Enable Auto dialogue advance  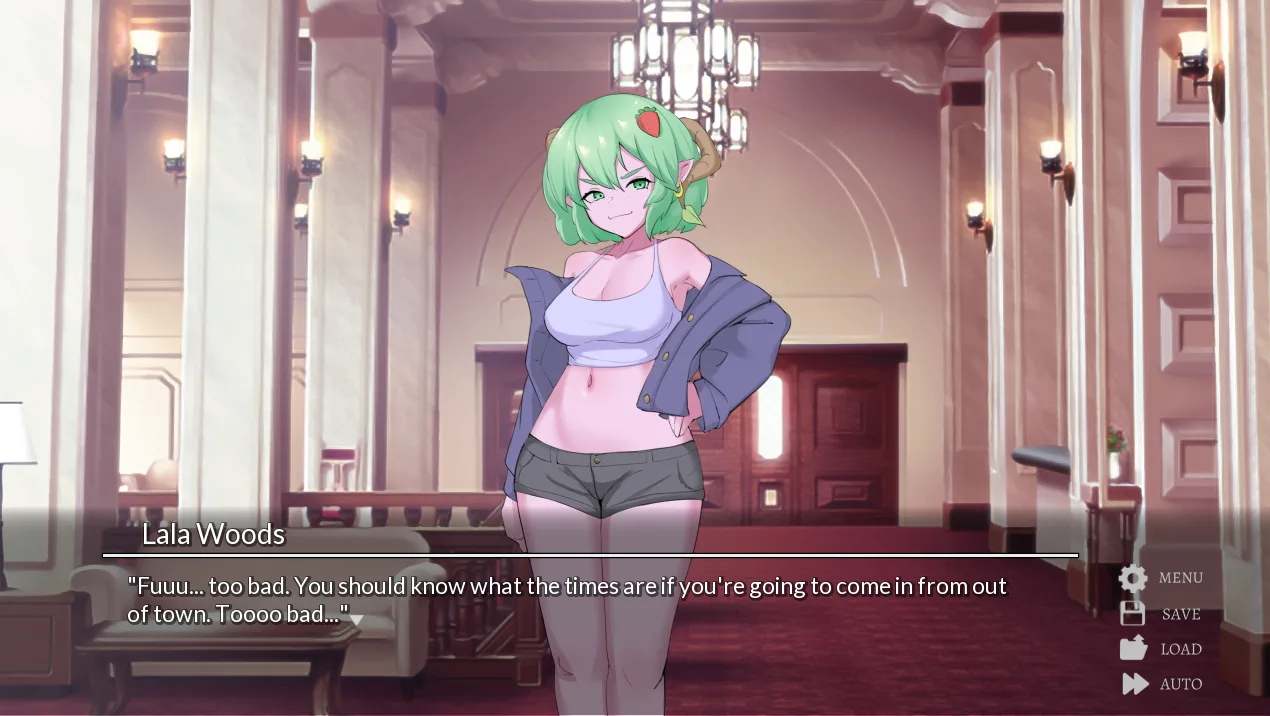(1161, 684)
